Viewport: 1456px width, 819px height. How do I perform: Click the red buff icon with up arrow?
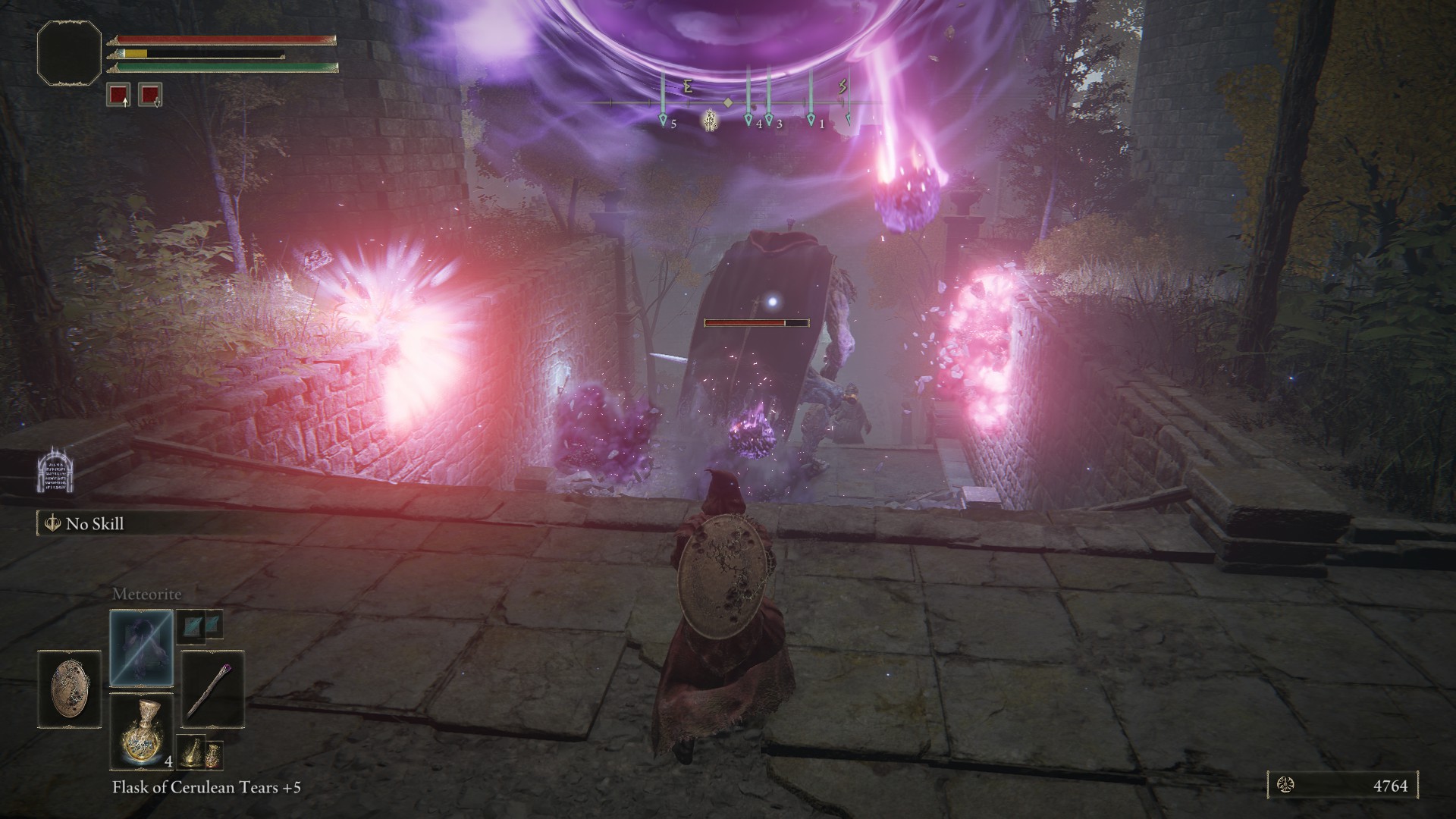[x=119, y=95]
